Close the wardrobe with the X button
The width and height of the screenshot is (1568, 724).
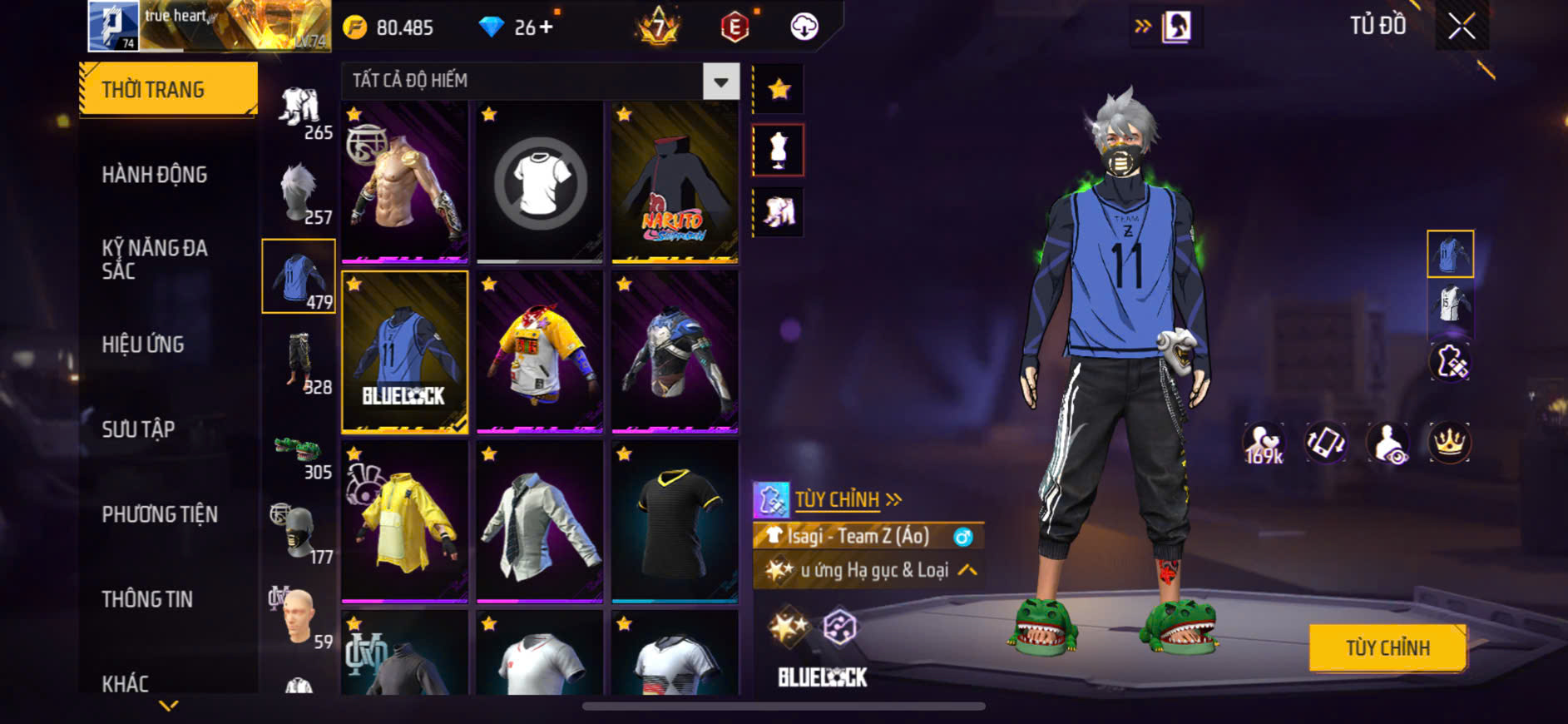tap(1462, 27)
